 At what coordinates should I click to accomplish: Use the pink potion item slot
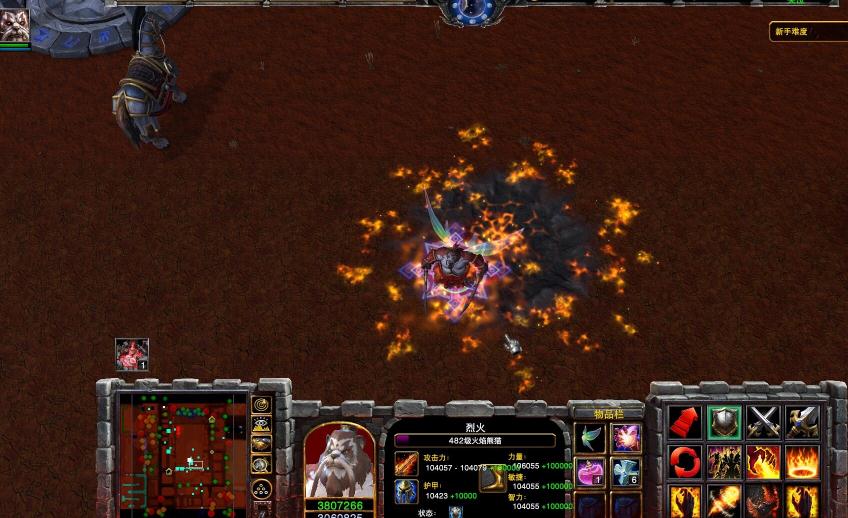(x=590, y=472)
